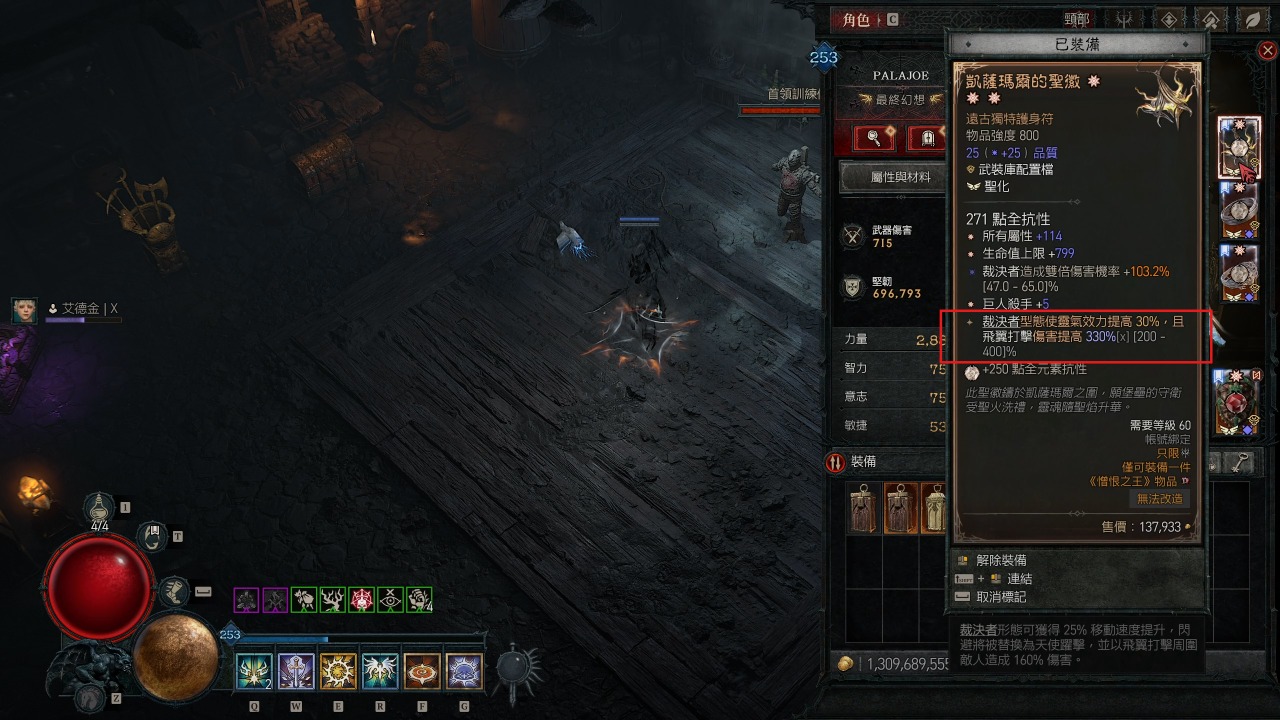
Task: Use the W sword strike skill
Action: pyautogui.click(x=296, y=671)
